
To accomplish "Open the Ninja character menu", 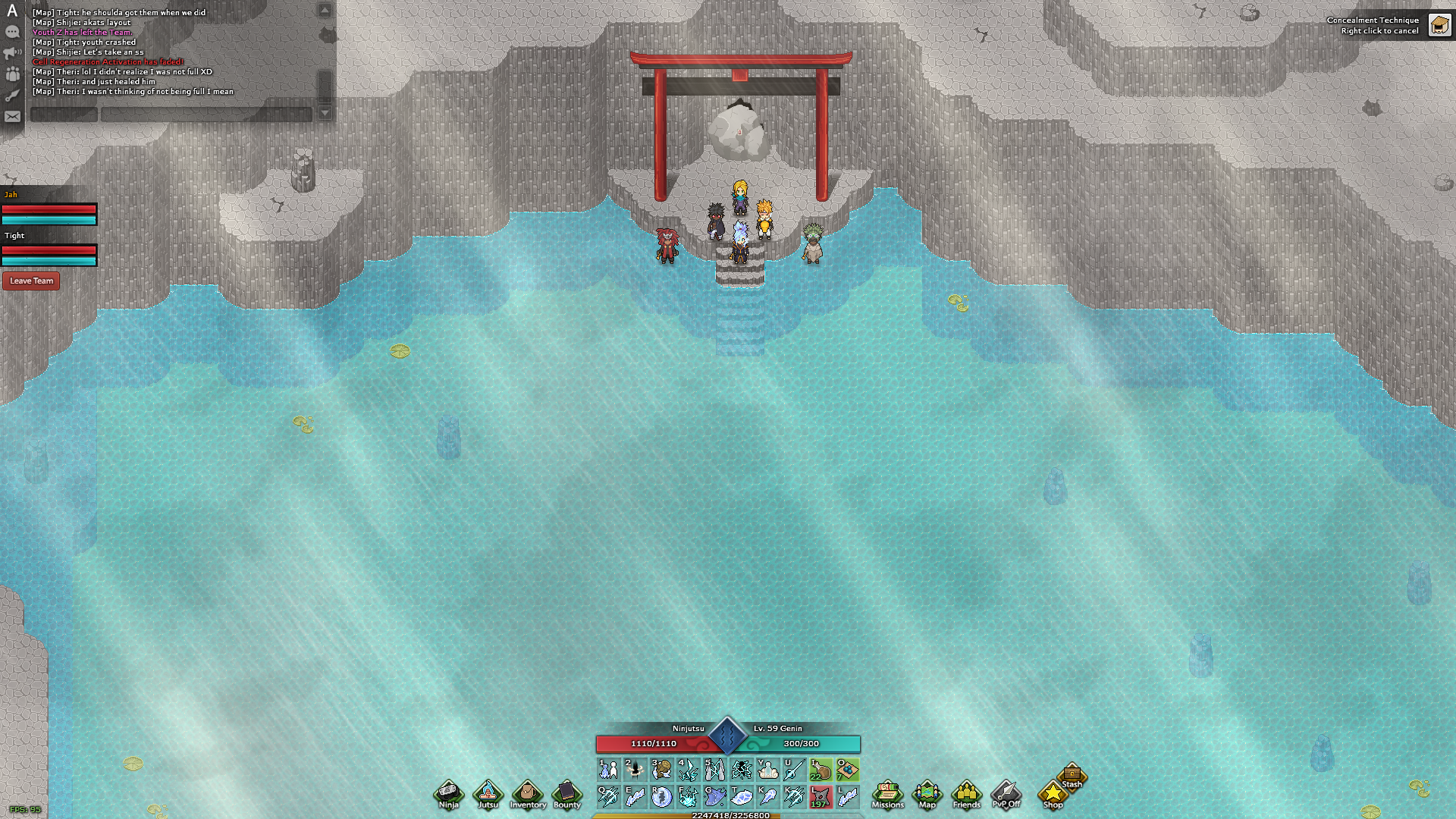I will (448, 794).
